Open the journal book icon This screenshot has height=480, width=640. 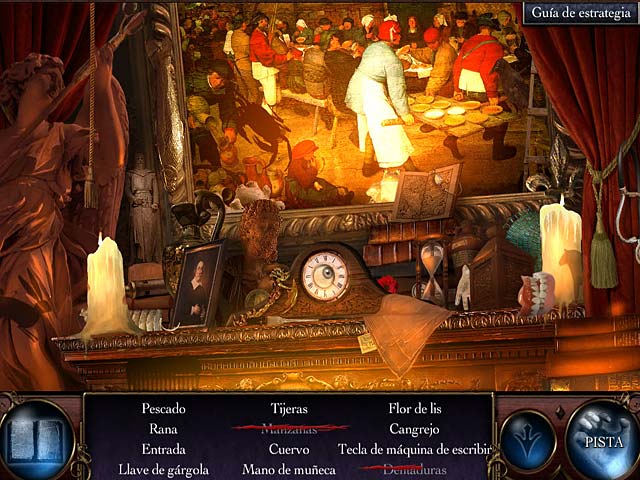click(x=36, y=440)
